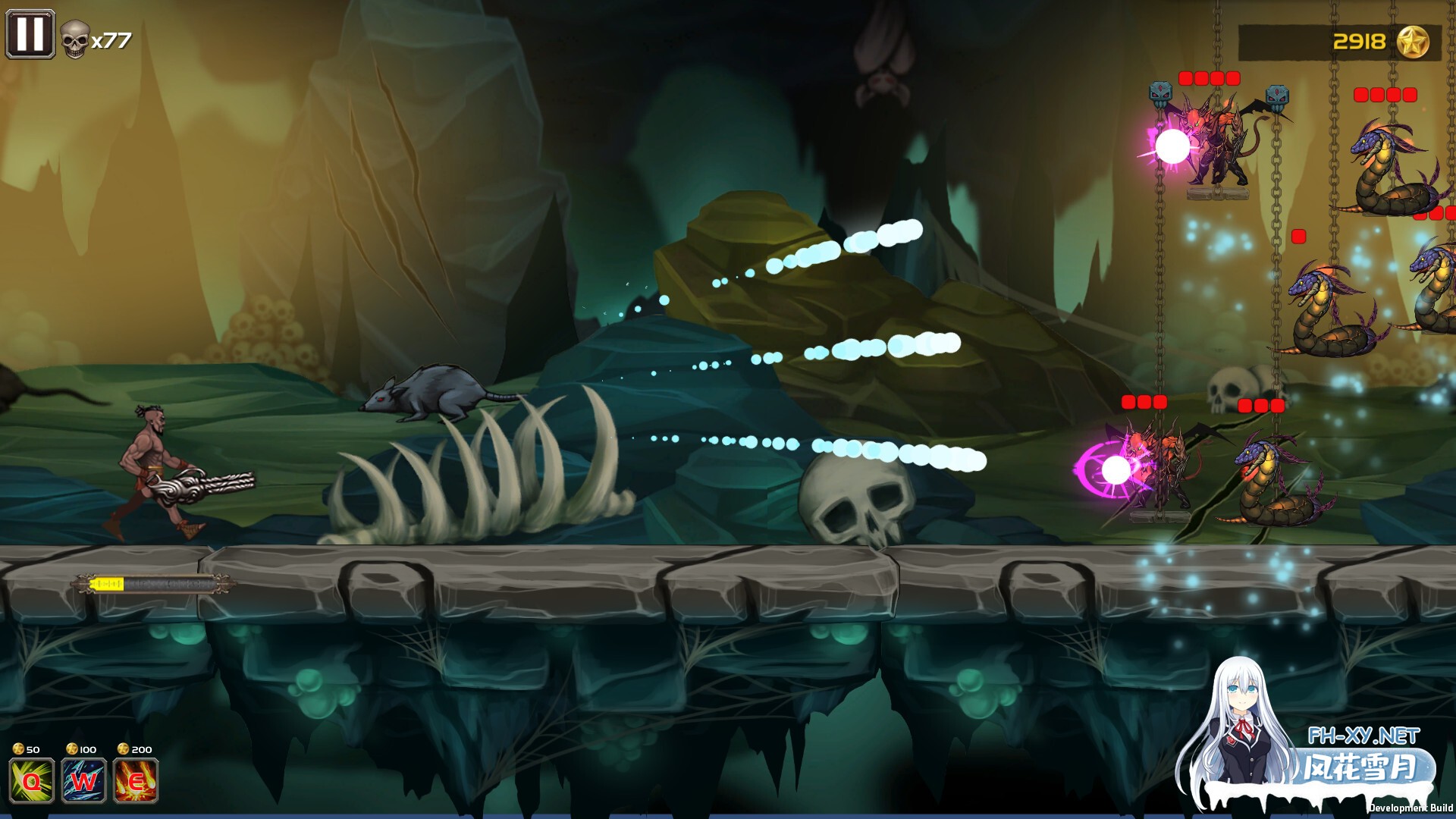Use the blue ice shards W ability
Viewport: 1456px width, 819px height.
coord(83,780)
